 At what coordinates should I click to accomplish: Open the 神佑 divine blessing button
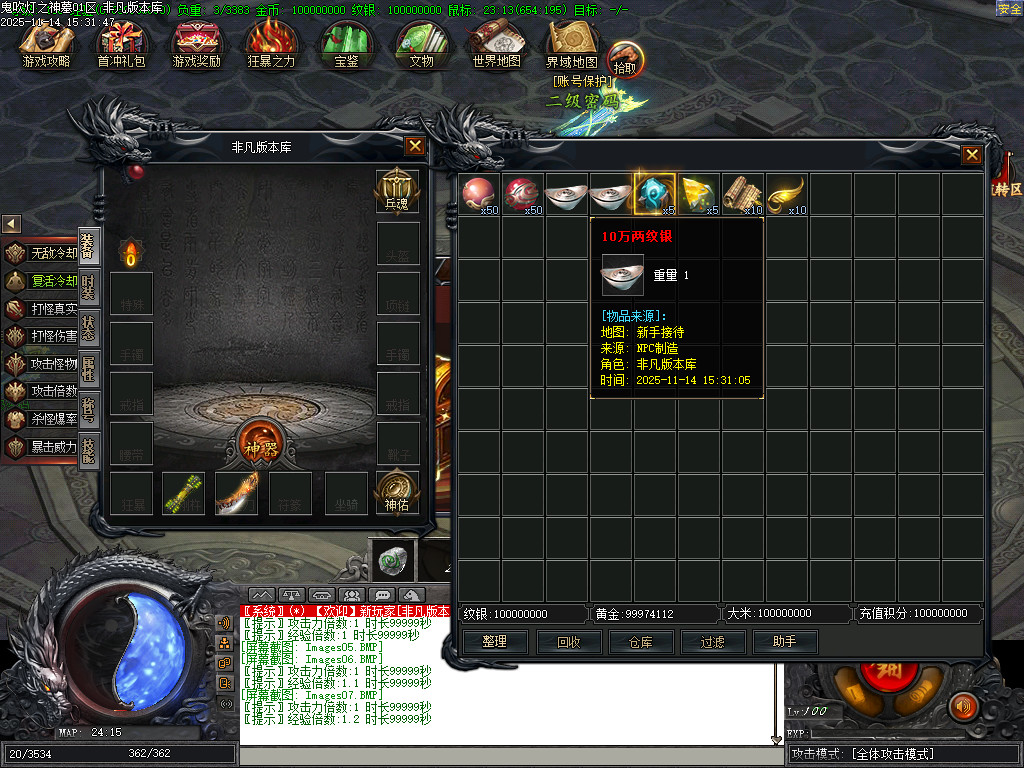(396, 492)
